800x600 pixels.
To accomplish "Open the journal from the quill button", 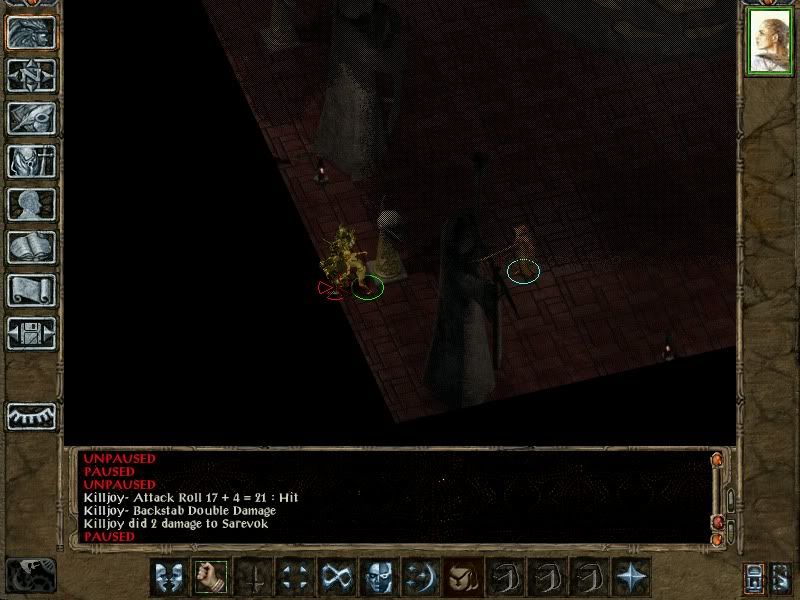I will point(31,118).
